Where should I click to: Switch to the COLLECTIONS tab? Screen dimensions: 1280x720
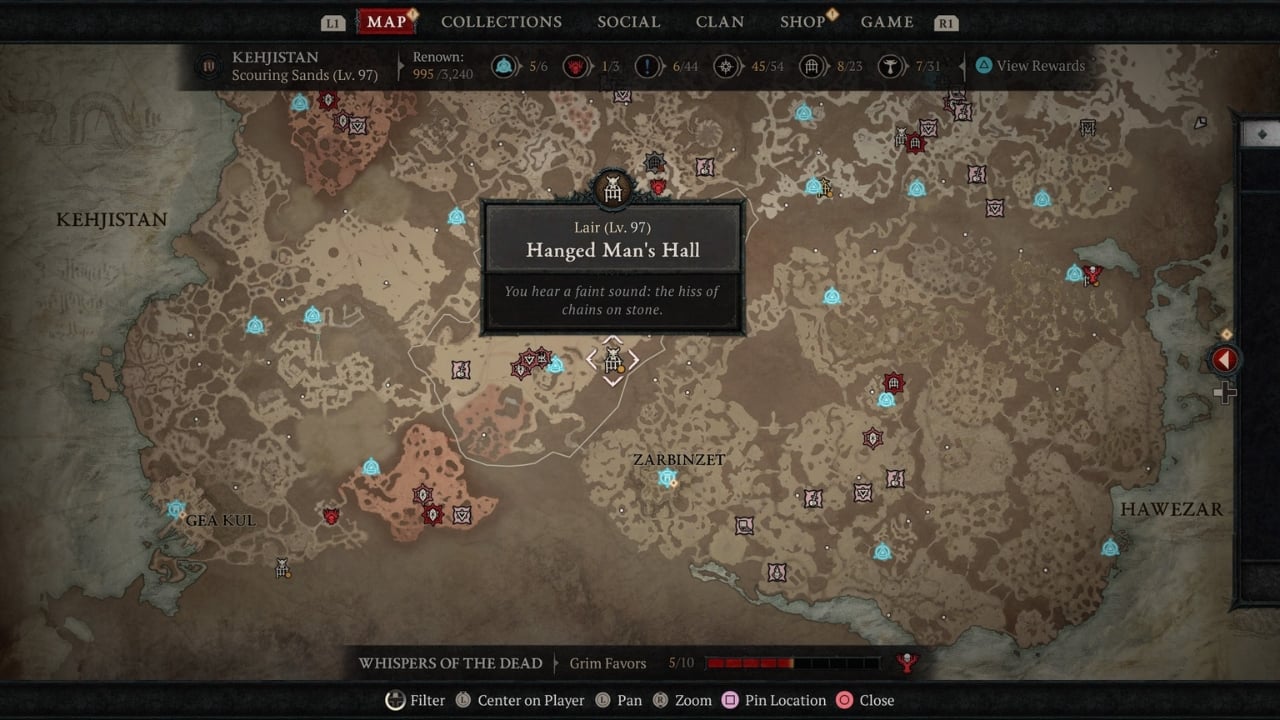coord(501,21)
